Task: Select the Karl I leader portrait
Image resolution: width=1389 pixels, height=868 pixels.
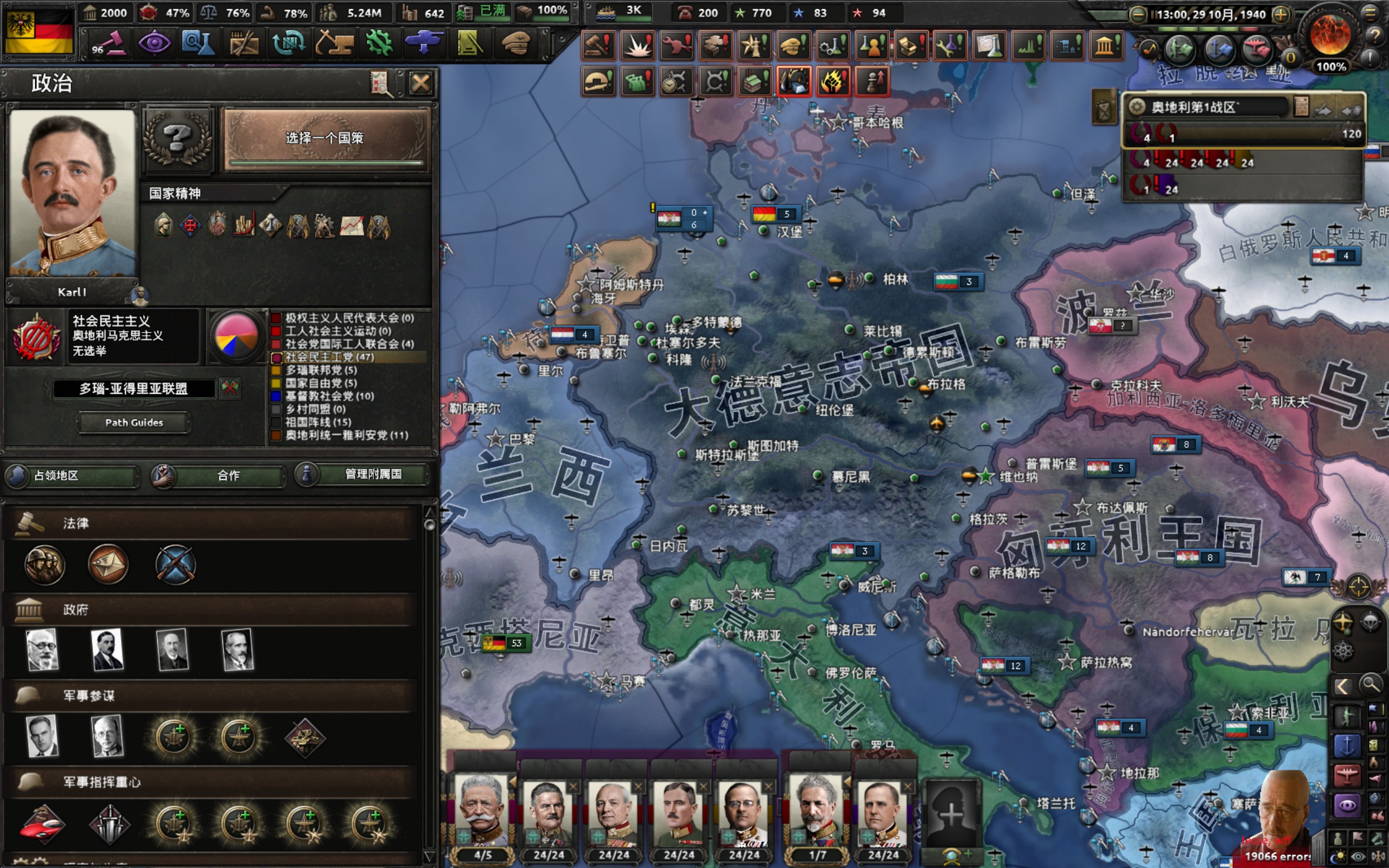Action: [72, 193]
